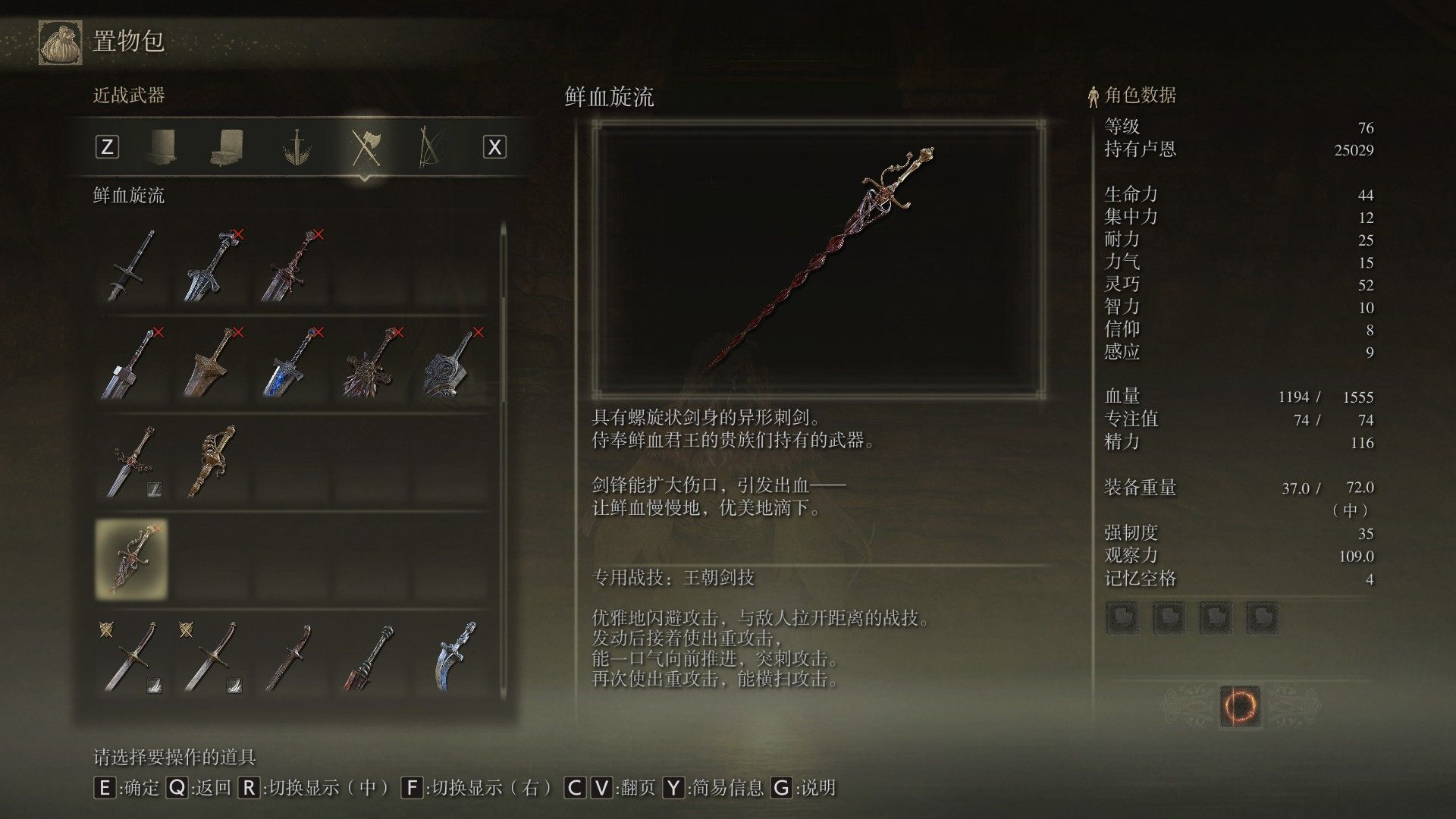Select the melee weapons crossed-axes tab

point(366,147)
